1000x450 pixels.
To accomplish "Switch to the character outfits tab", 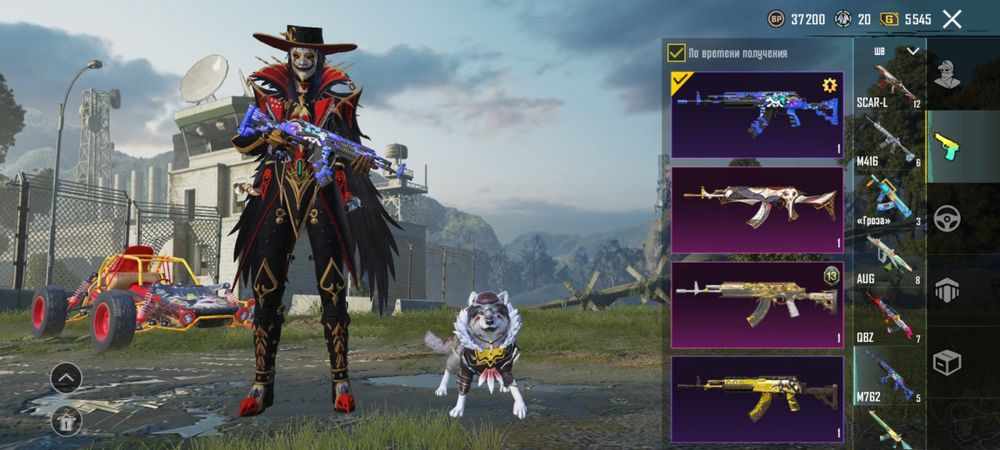I will point(946,74).
